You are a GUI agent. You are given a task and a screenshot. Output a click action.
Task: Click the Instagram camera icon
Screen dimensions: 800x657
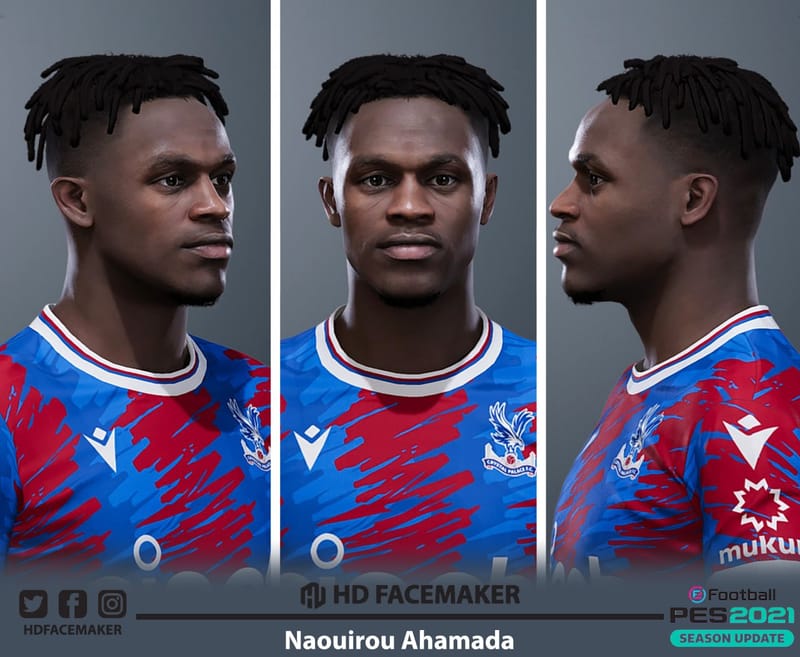112,603
